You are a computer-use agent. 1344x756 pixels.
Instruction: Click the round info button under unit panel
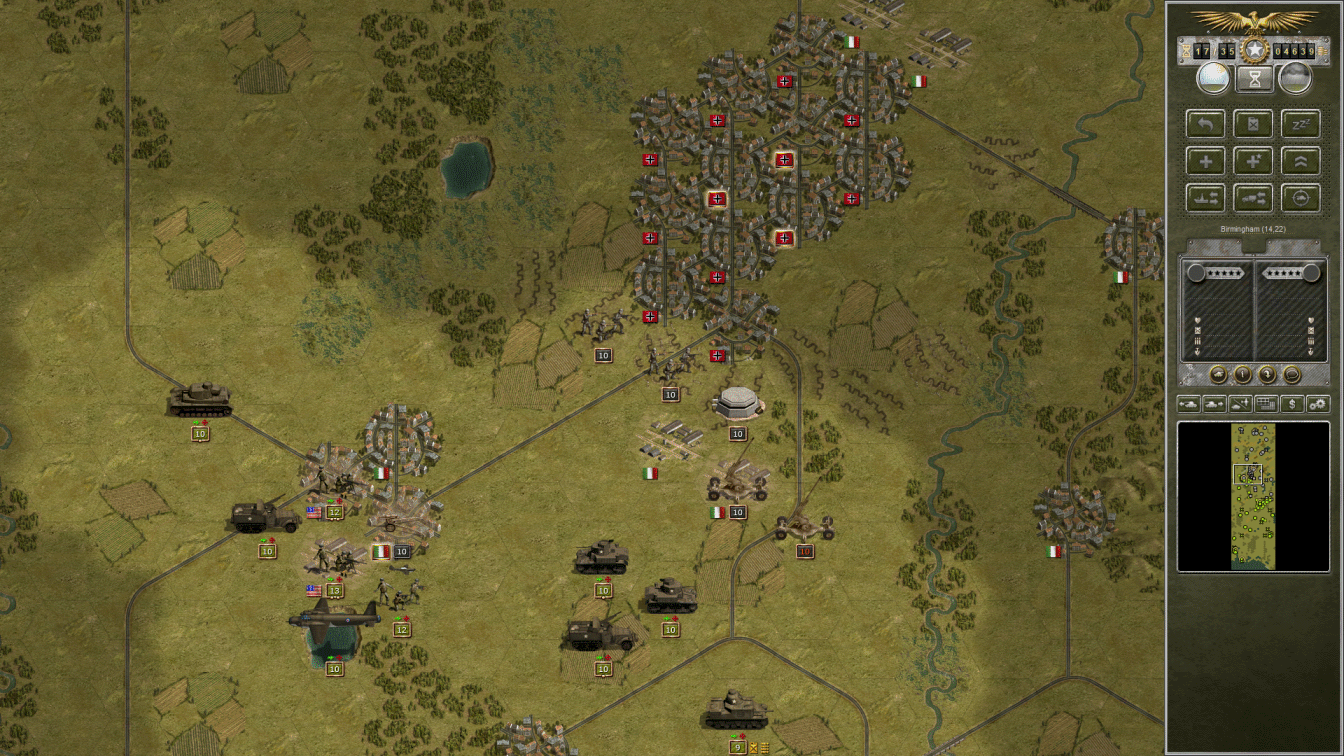tap(1242, 374)
